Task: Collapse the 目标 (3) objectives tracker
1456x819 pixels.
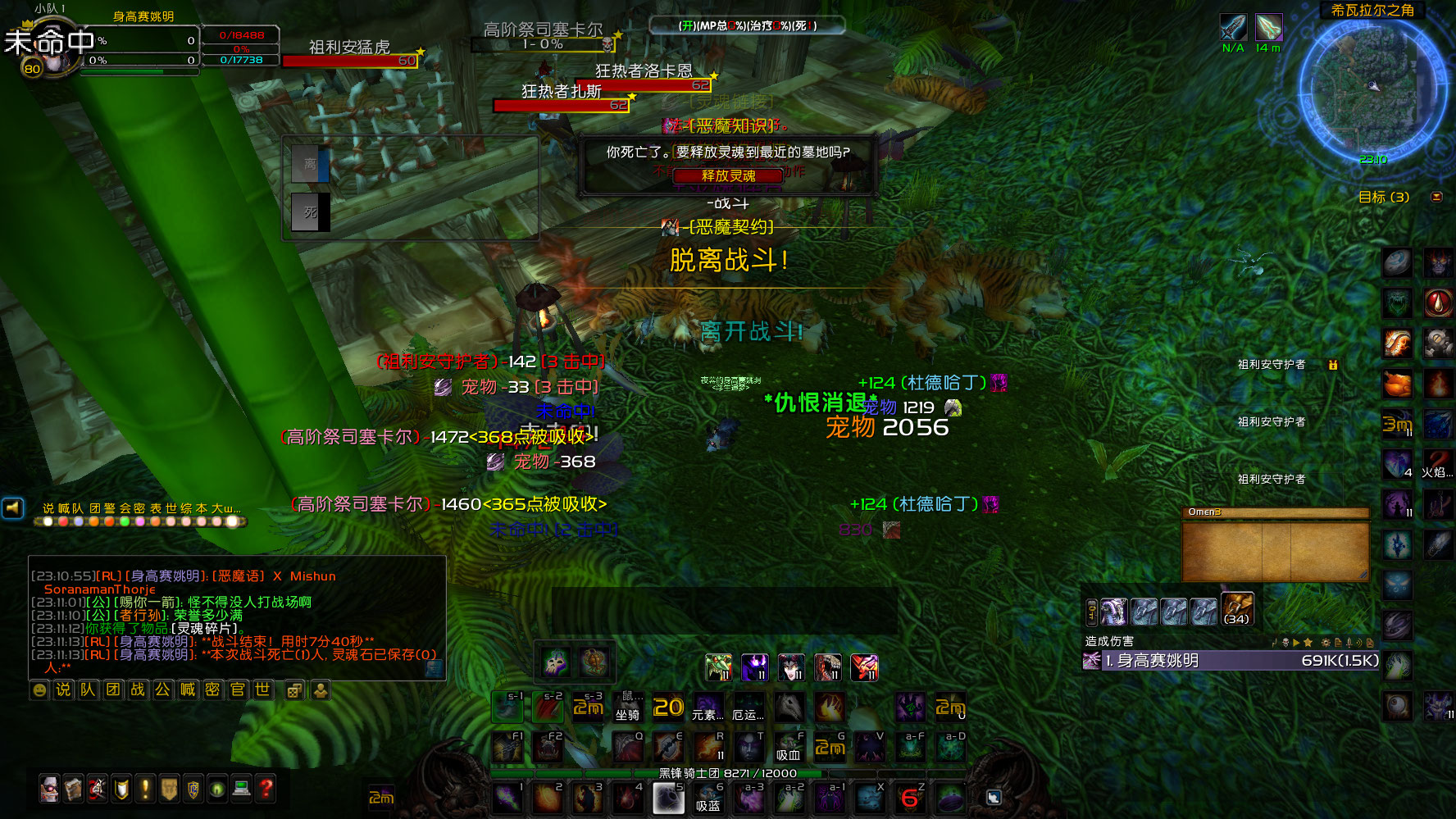Action: tap(1436, 198)
